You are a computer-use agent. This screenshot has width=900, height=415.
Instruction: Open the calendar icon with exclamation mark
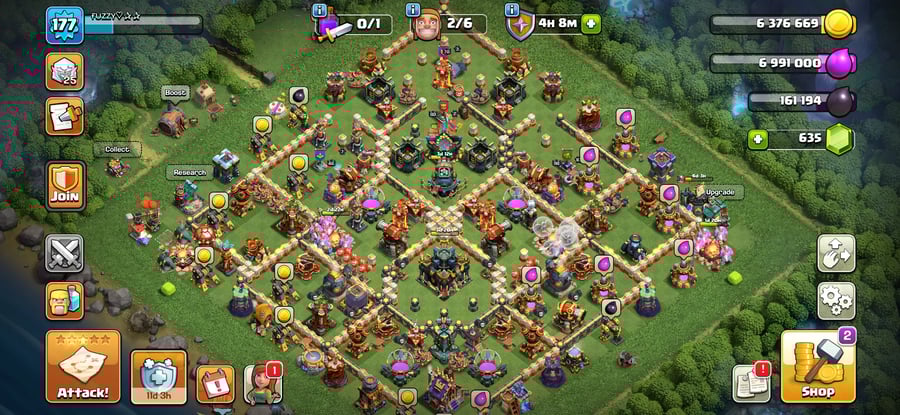[x=215, y=382]
